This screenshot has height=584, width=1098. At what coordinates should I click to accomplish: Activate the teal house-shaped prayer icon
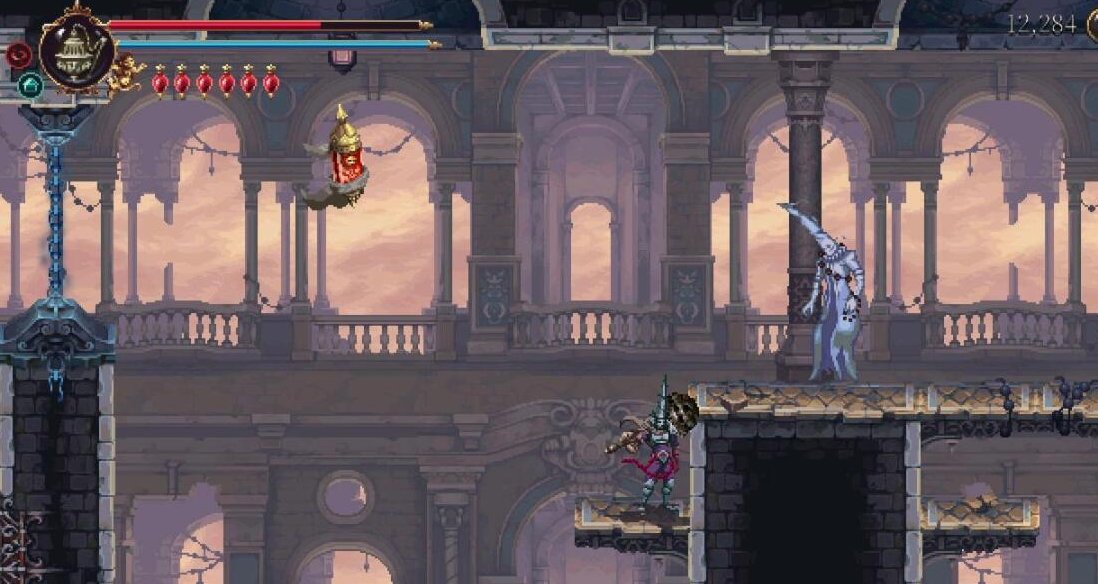pyautogui.click(x=30, y=85)
